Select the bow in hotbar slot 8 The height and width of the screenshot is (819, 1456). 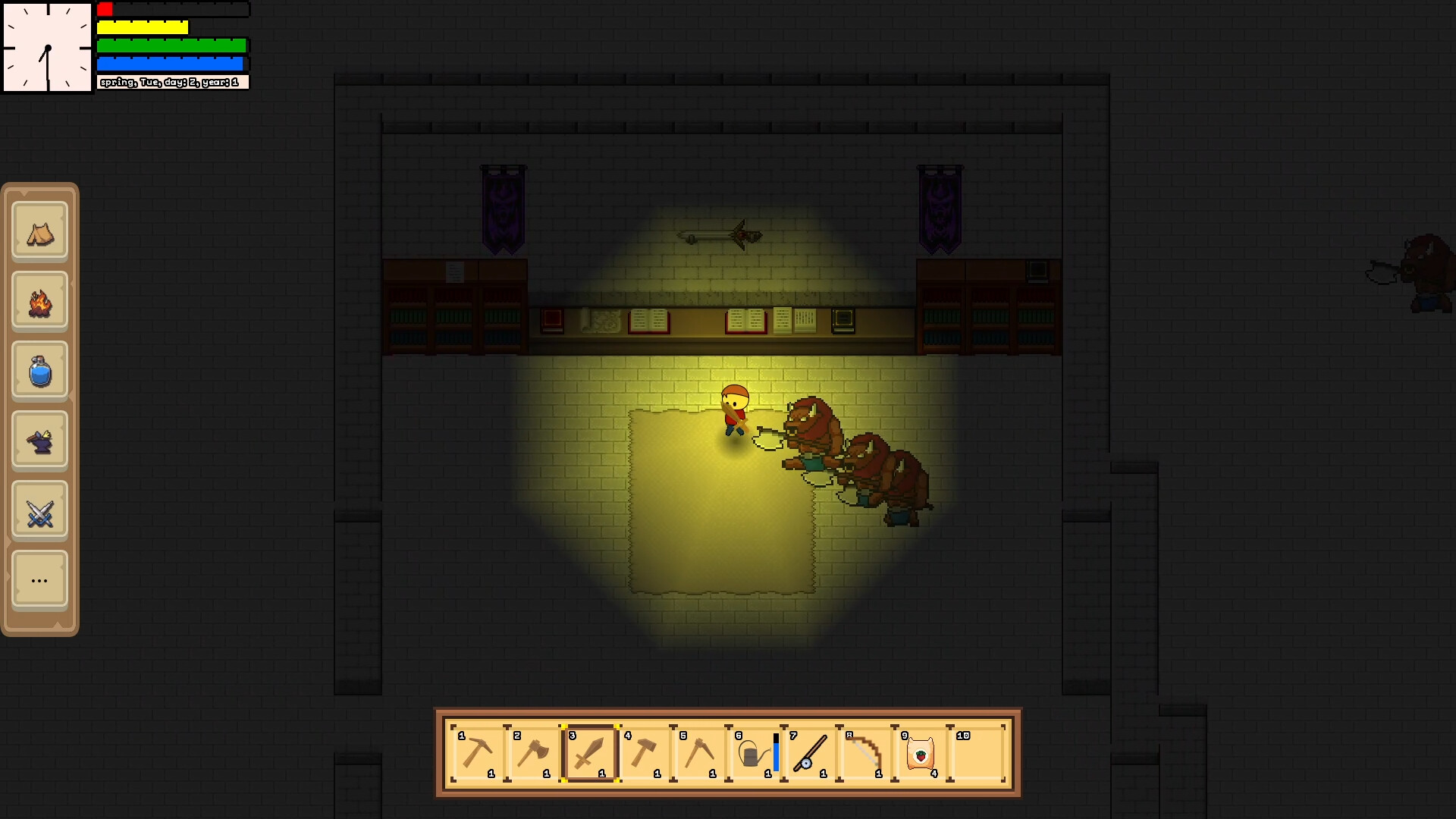pyautogui.click(x=864, y=754)
